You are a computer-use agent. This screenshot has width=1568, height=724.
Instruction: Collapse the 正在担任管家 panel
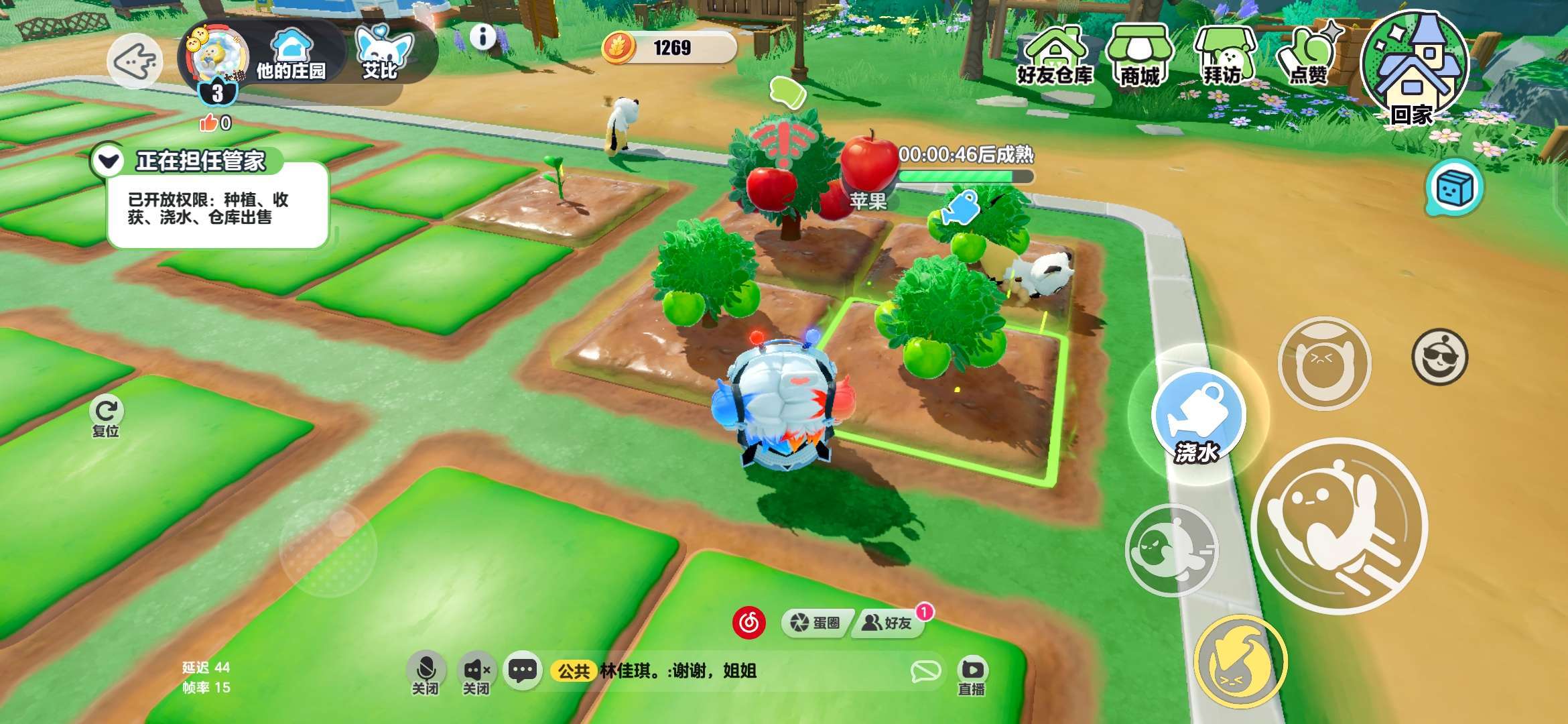tap(109, 161)
